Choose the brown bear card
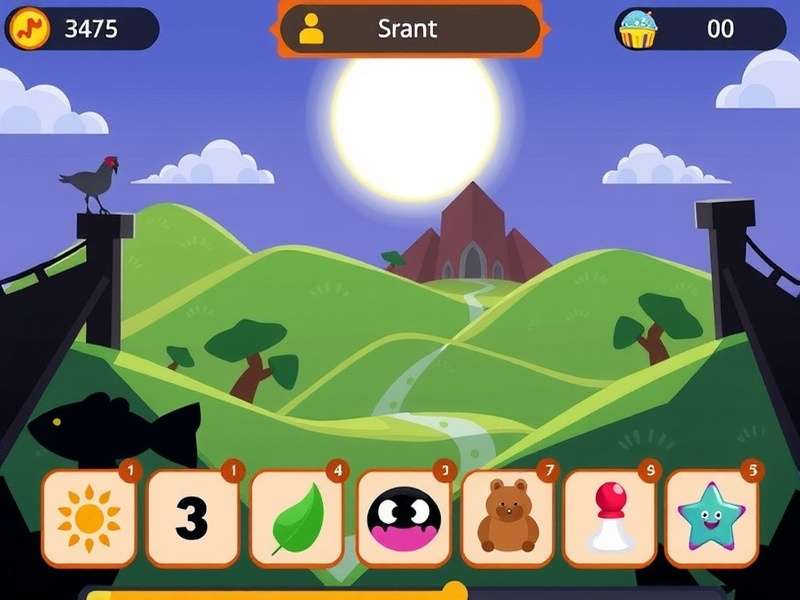The height and width of the screenshot is (600, 800). (x=507, y=517)
